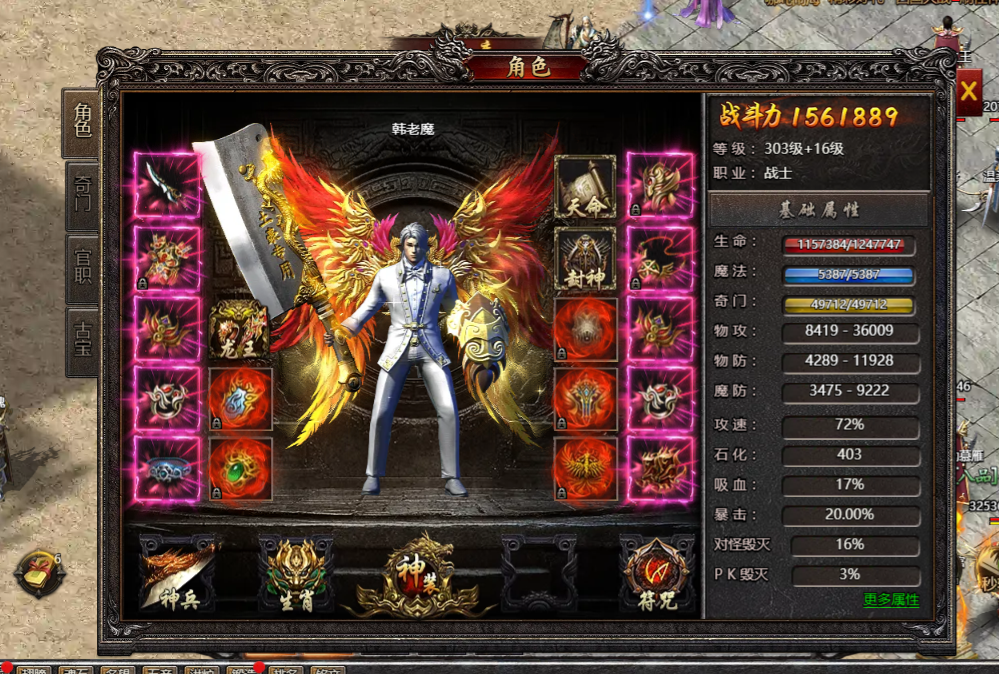Click the treasure bag icon outside panel
The height and width of the screenshot is (674, 999).
[40, 574]
